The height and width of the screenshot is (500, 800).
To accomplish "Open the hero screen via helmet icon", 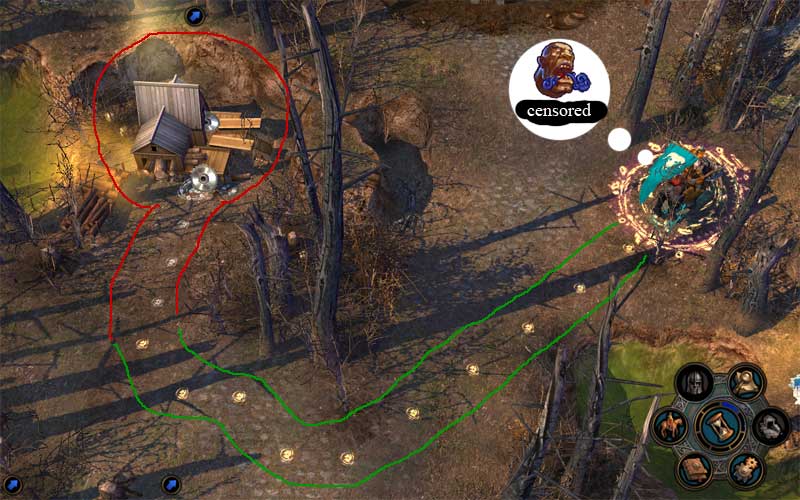I will click(693, 382).
